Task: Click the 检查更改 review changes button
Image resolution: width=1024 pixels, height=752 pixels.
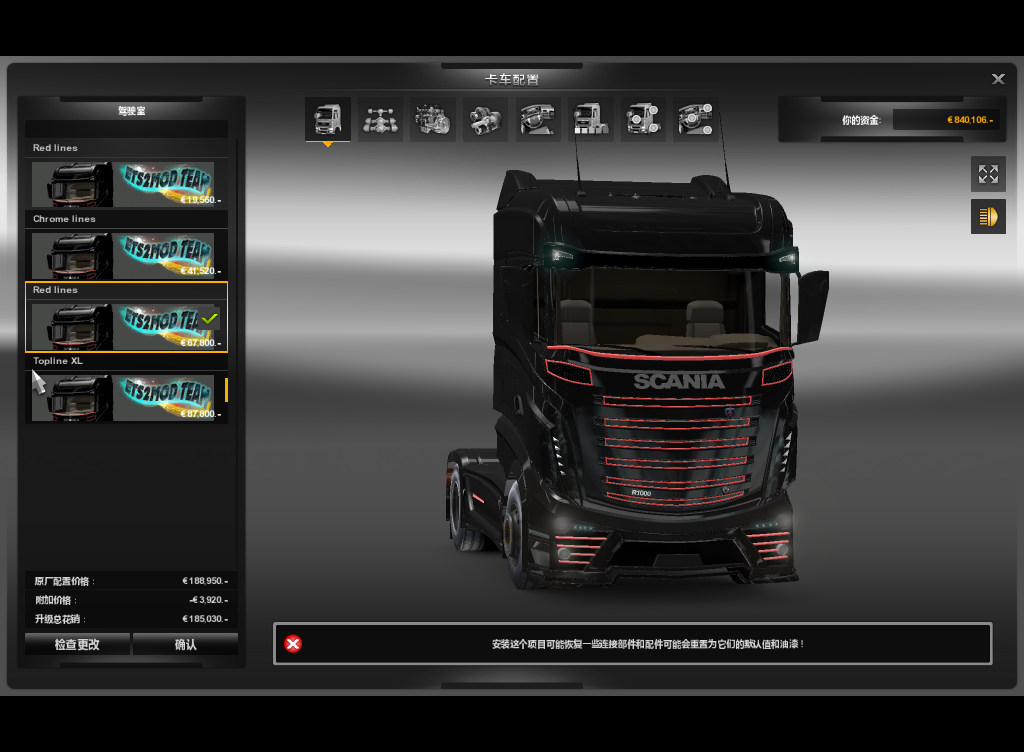Action: click(x=77, y=645)
